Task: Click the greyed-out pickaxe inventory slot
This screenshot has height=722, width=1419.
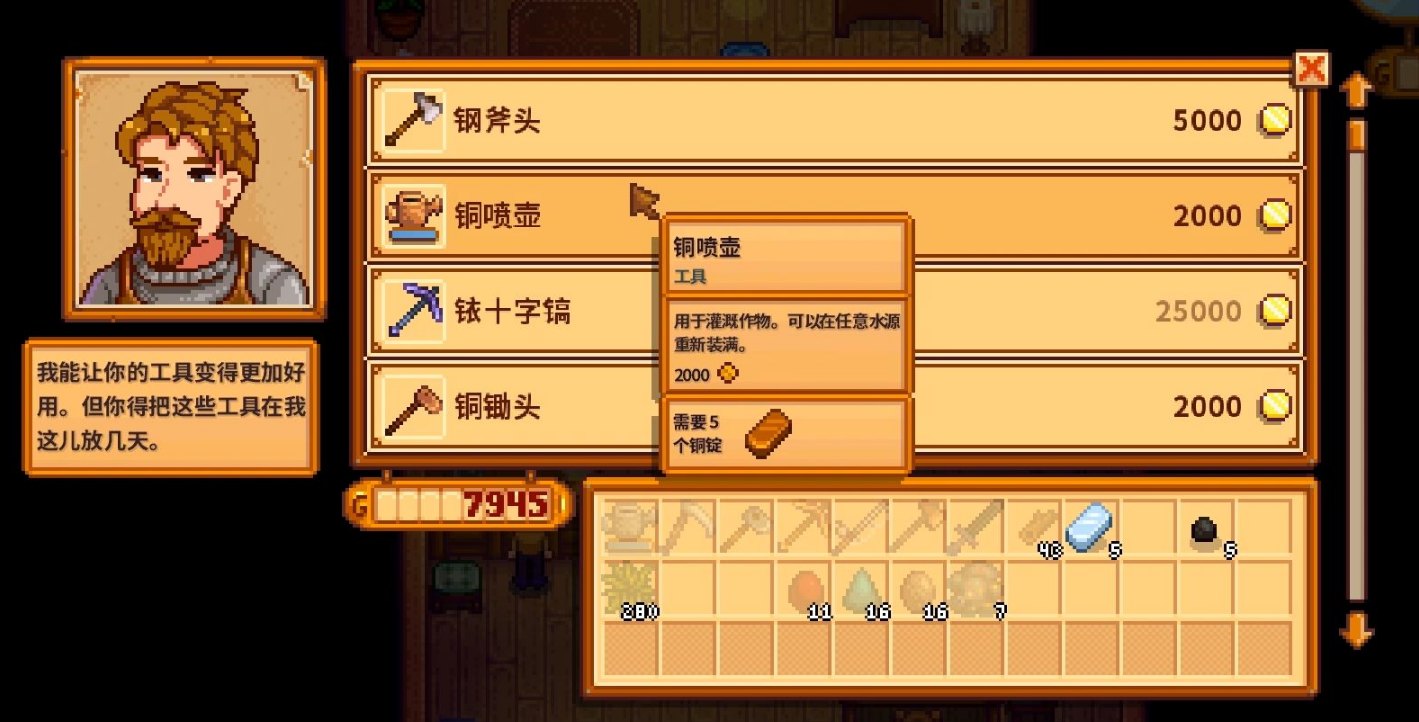Action: point(687,526)
